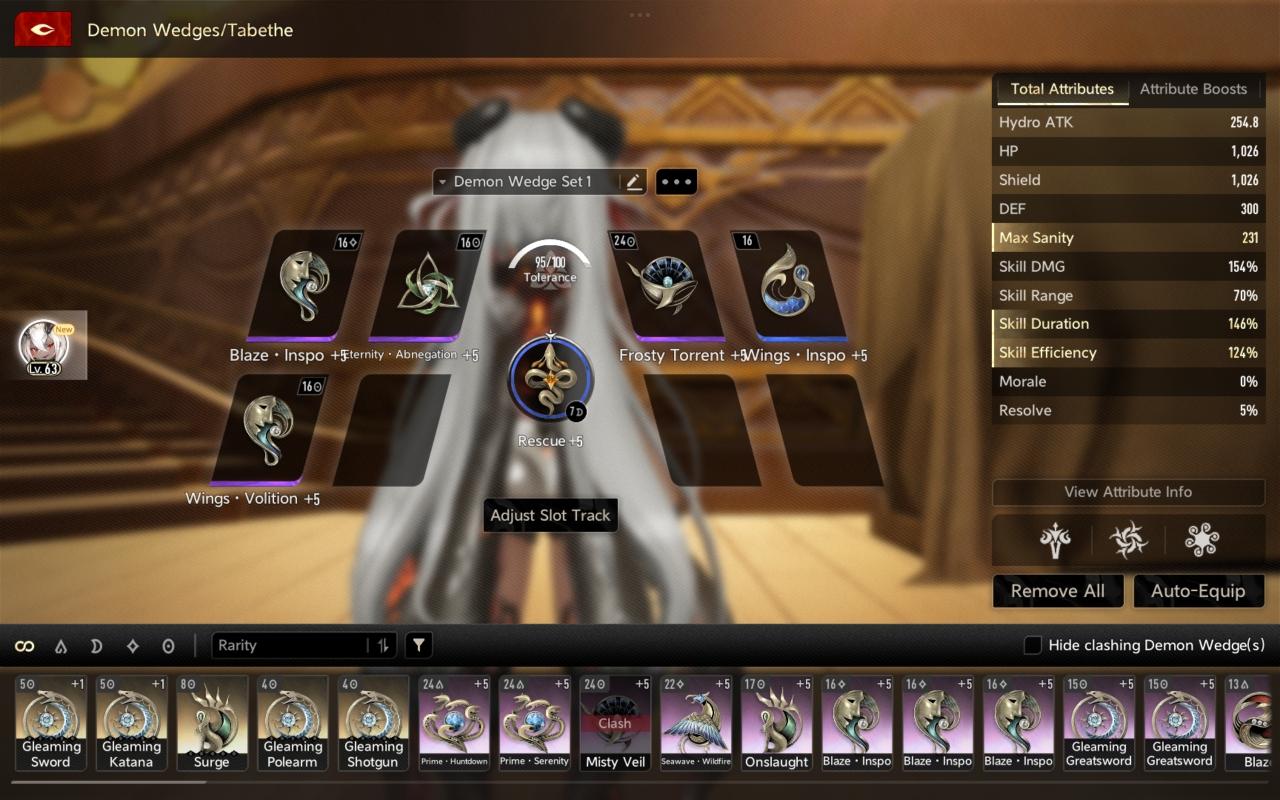Tick Hide clashing Demon Wedge(s) checkbox
This screenshot has width=1280, height=800.
tap(1033, 646)
